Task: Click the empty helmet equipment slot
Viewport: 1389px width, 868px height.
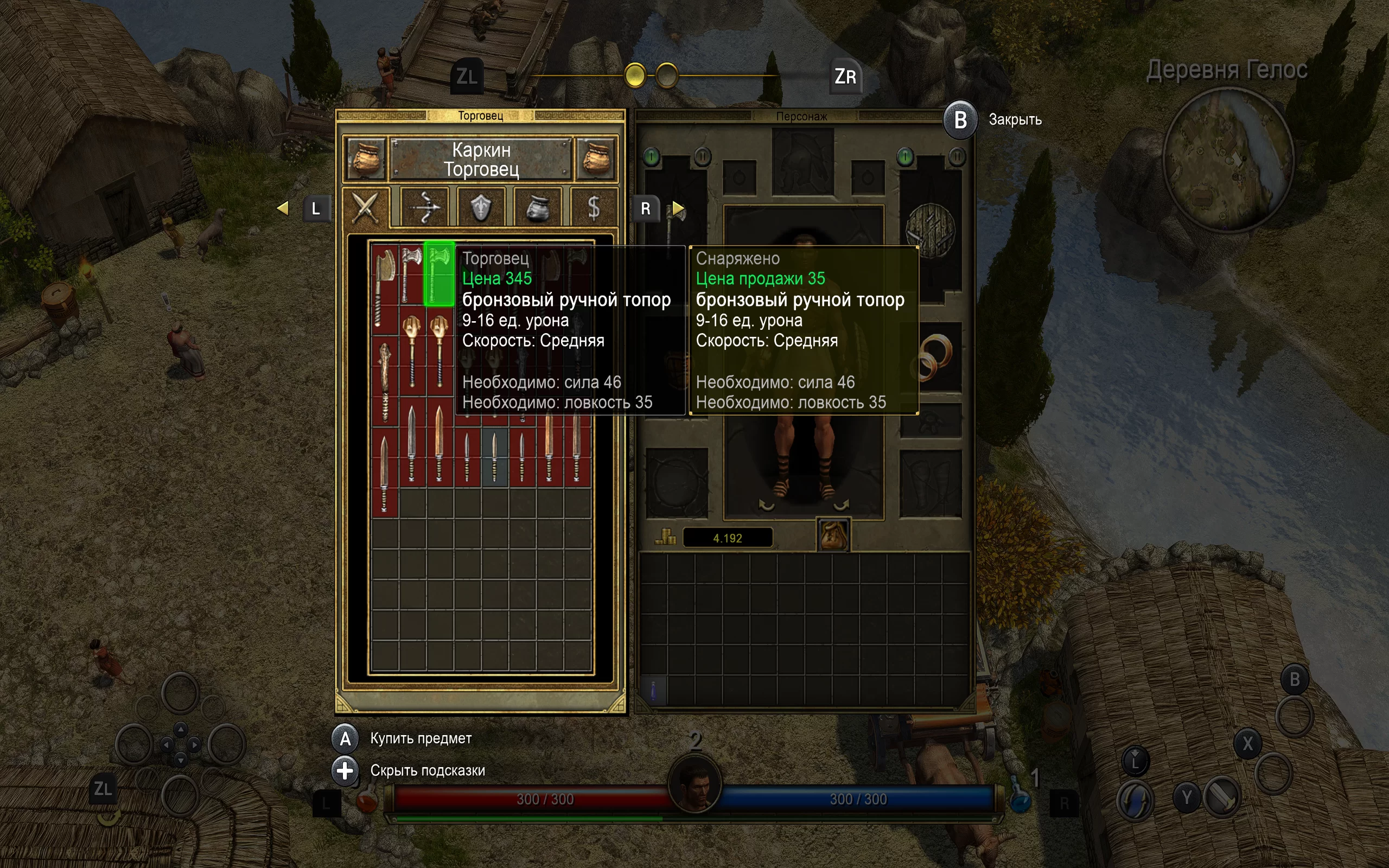Action: pos(802,162)
